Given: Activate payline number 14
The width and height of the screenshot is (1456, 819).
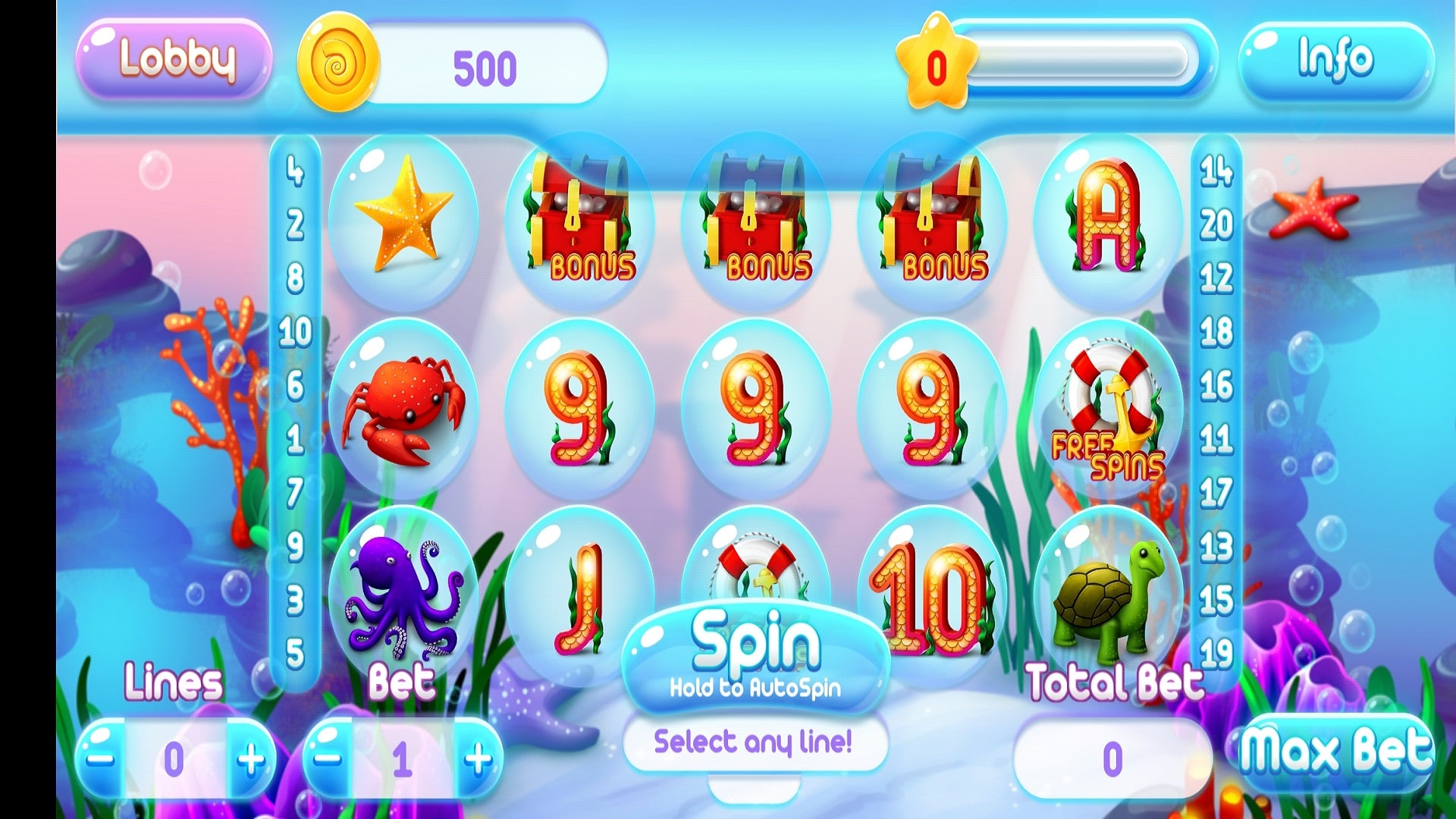Looking at the screenshot, I should [x=1216, y=171].
